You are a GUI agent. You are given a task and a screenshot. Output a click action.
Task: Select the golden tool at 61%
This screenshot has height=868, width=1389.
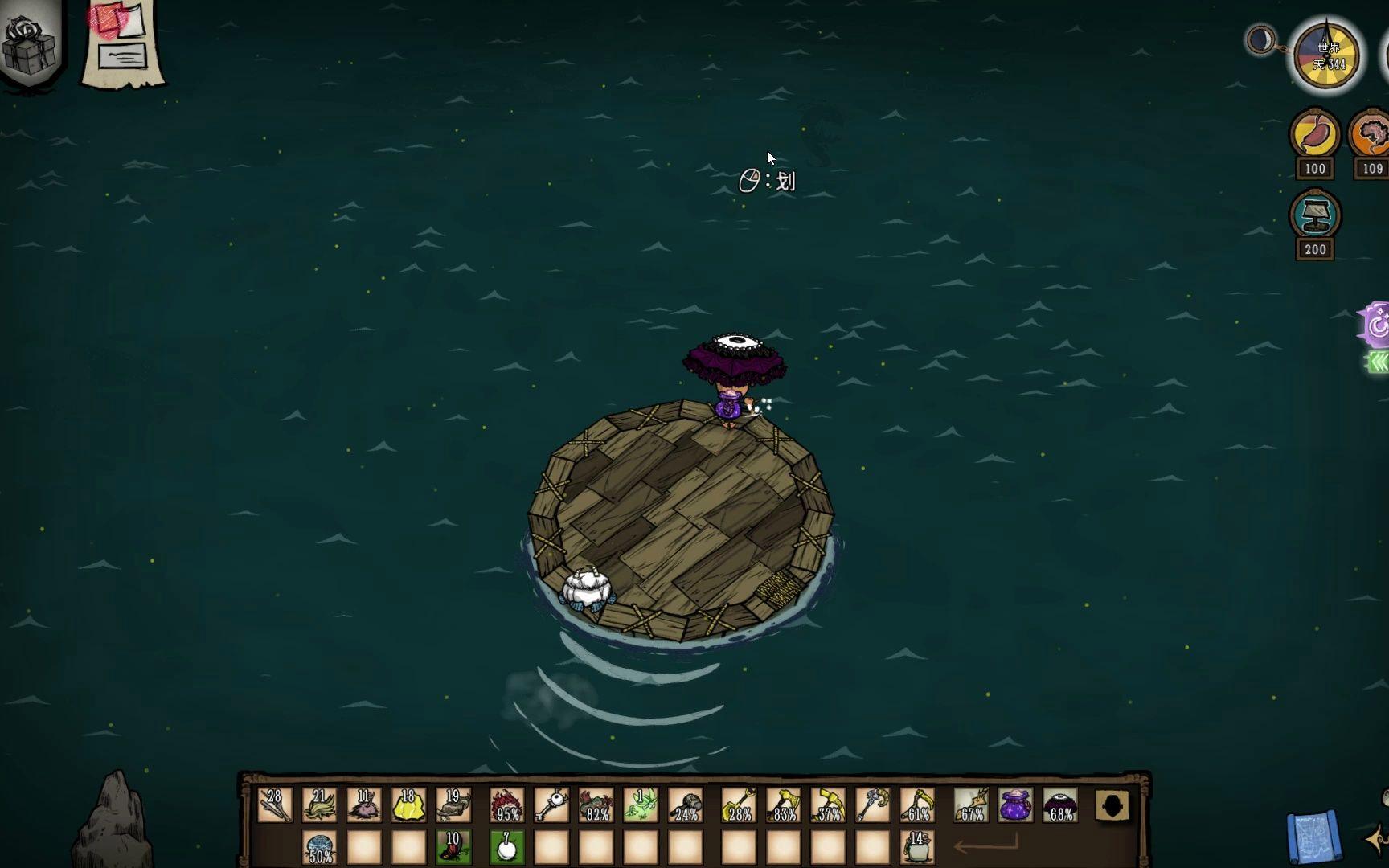(x=917, y=805)
